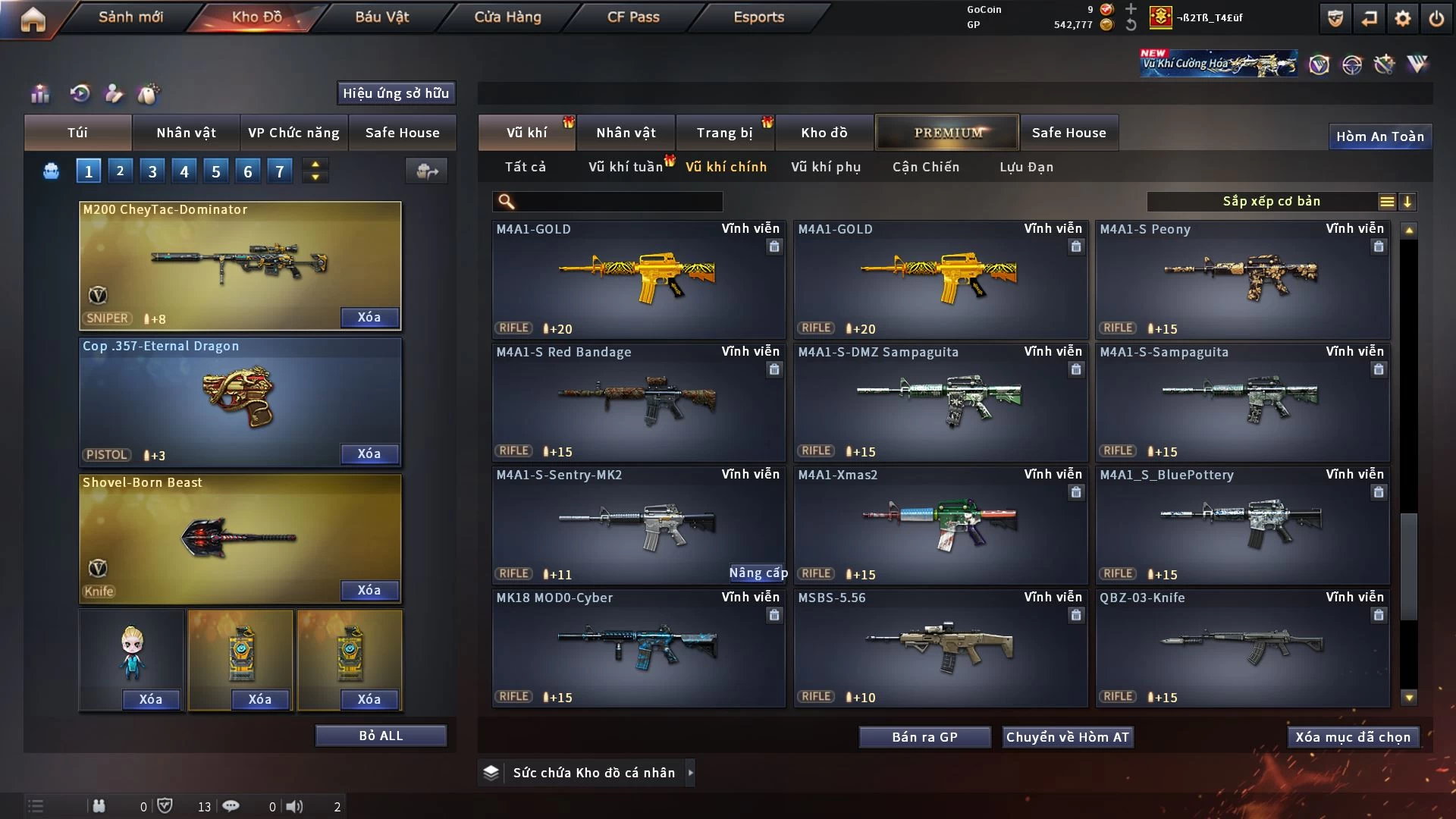1456x819 pixels.
Task: Choose the MK18 MOD0-Cyber rifle
Action: (x=638, y=648)
